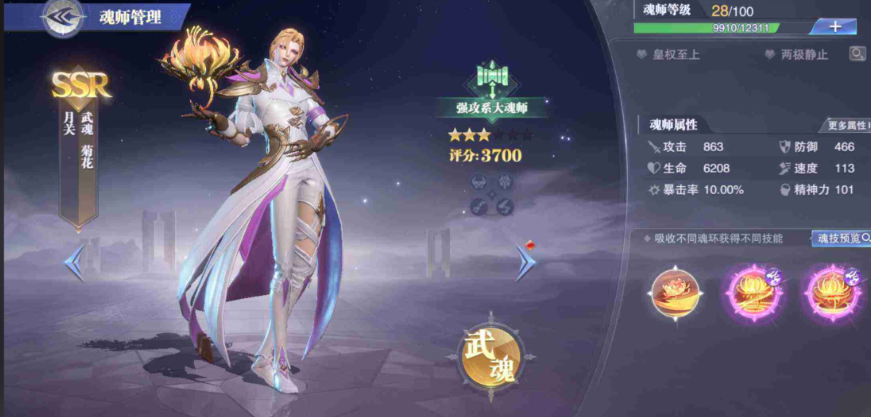
Task: Inspect the magnifier icon beside 两极静止
Action: pyautogui.click(x=857, y=54)
